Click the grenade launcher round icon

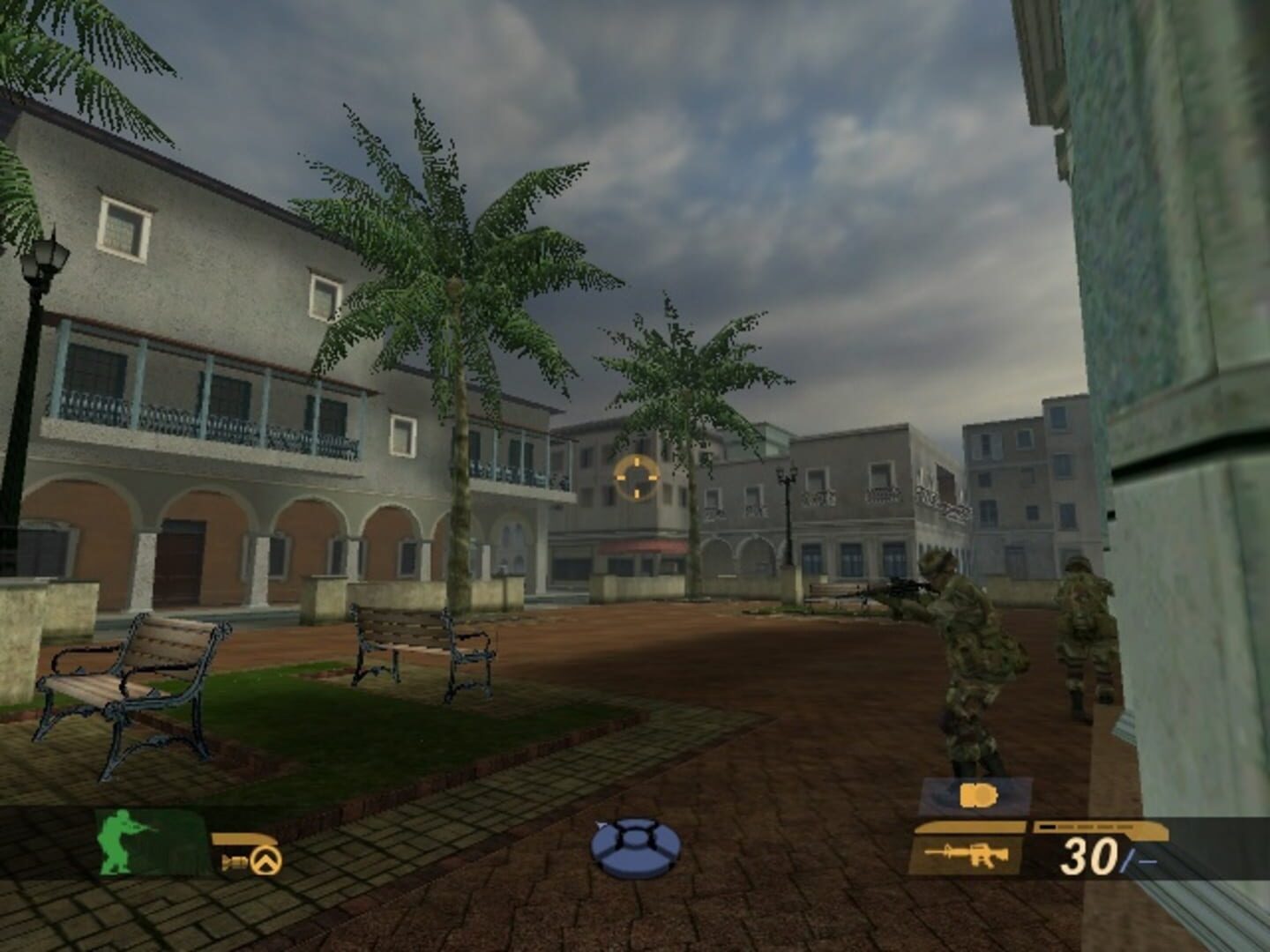(235, 860)
